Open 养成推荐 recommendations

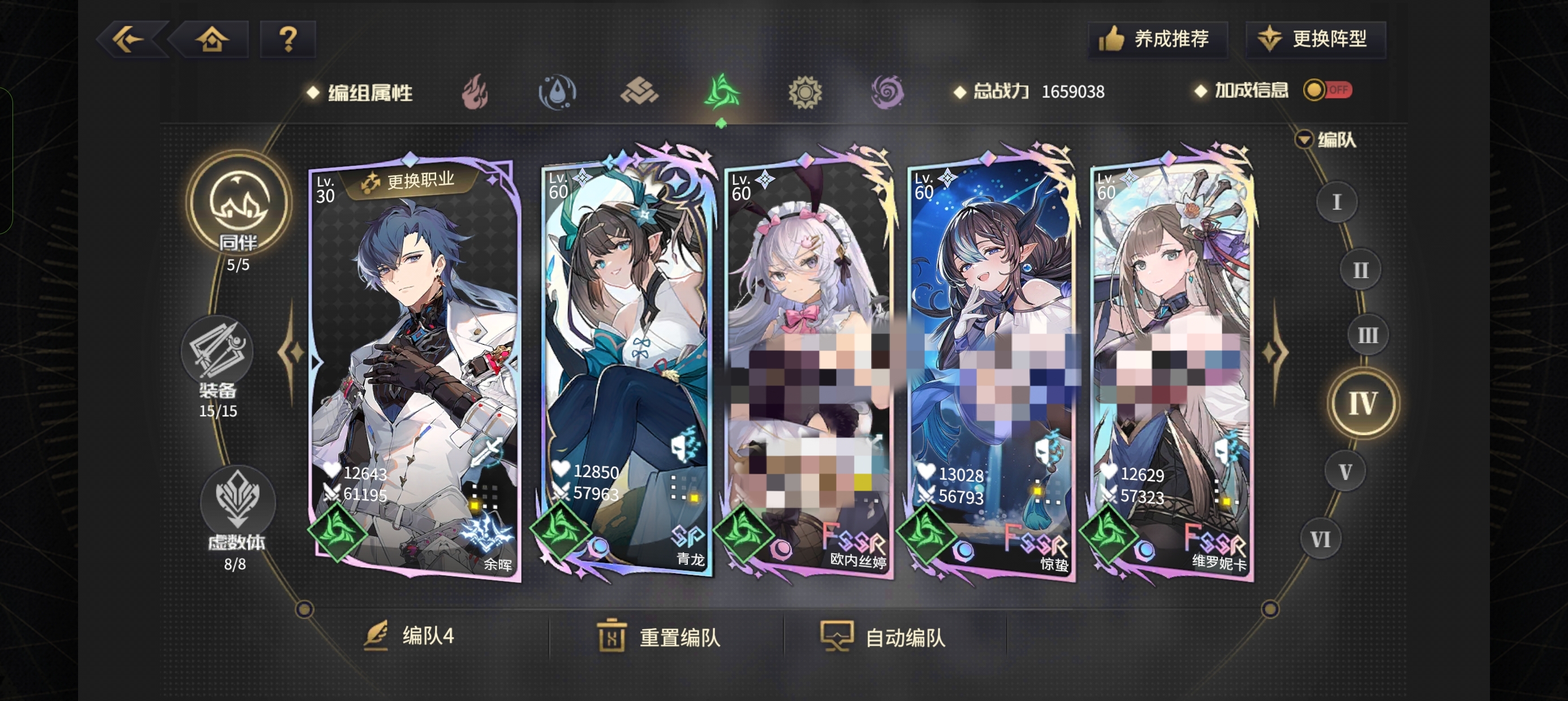point(1157,40)
